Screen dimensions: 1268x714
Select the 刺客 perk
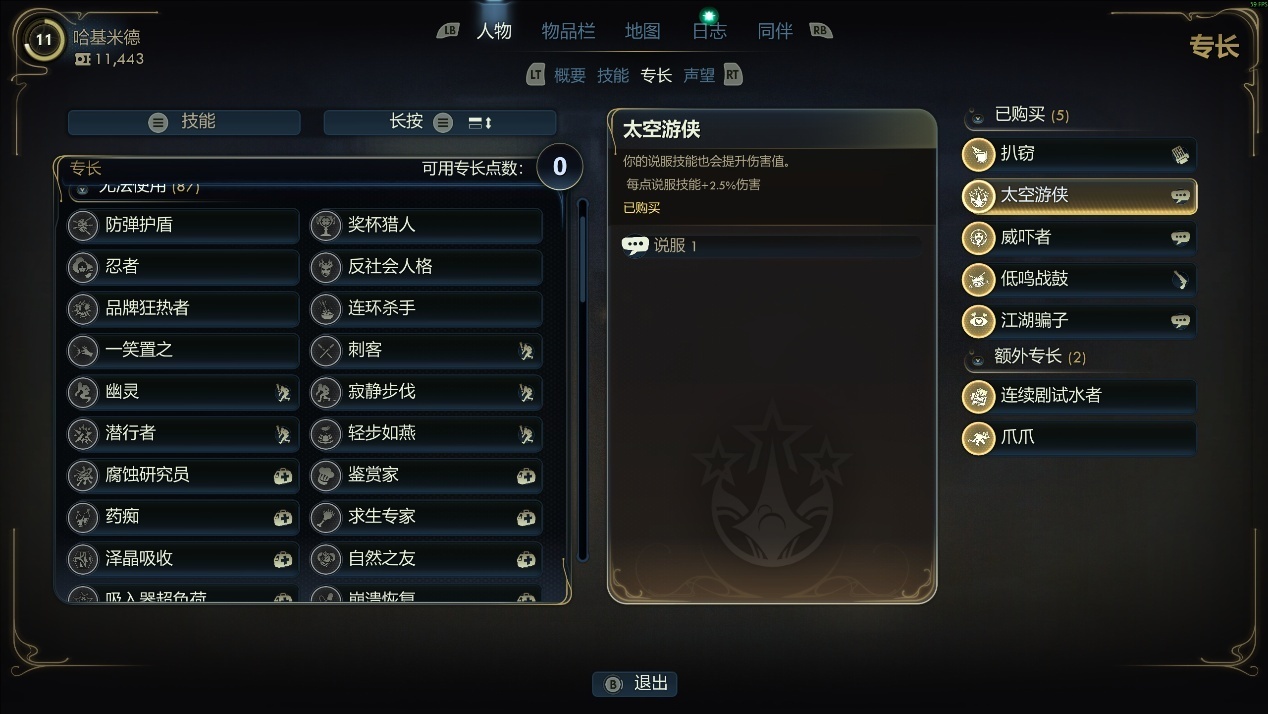[426, 350]
